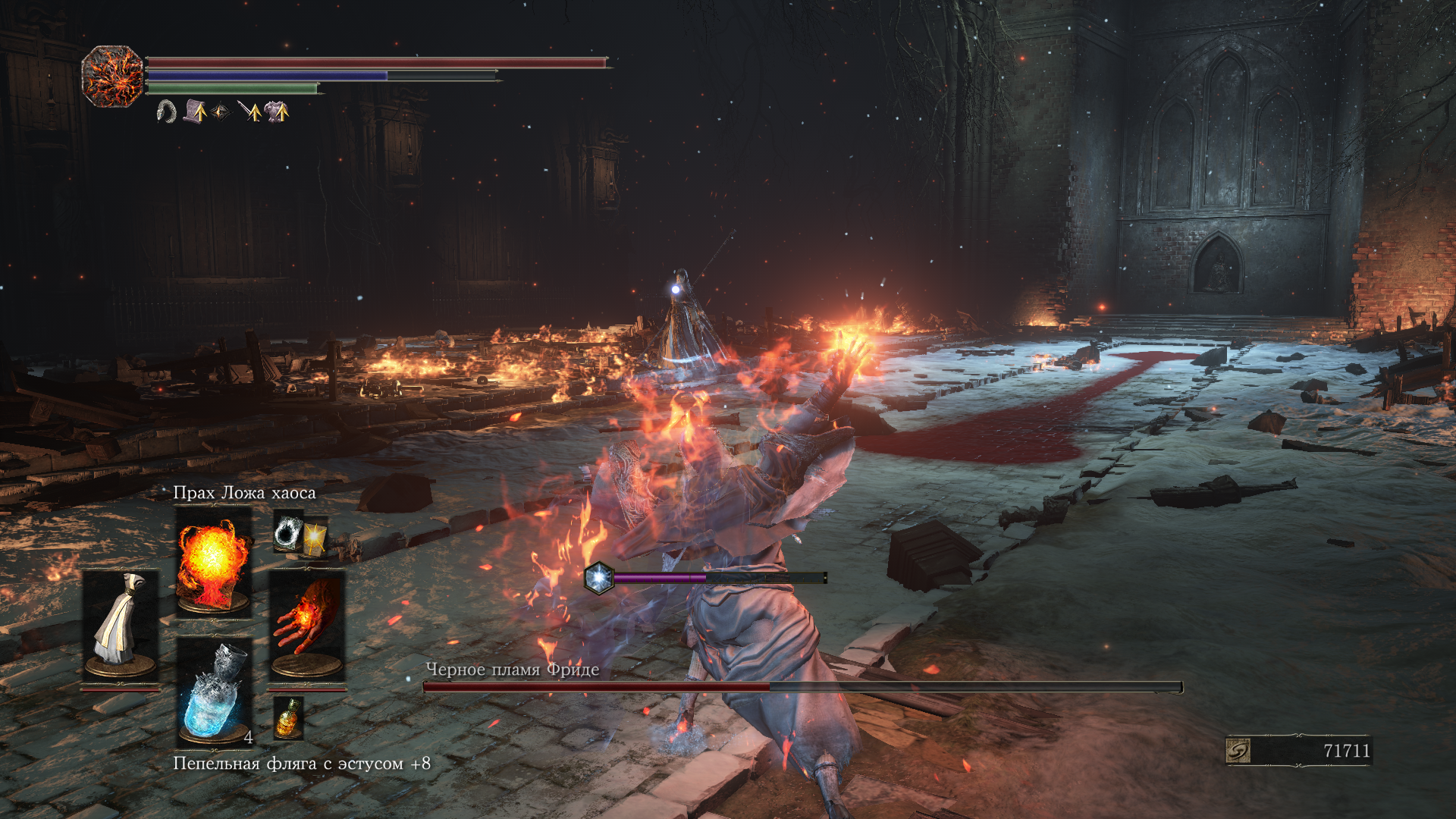The image size is (1456, 819).
Task: Click the white robed figure left-hand slot
Action: (x=121, y=623)
